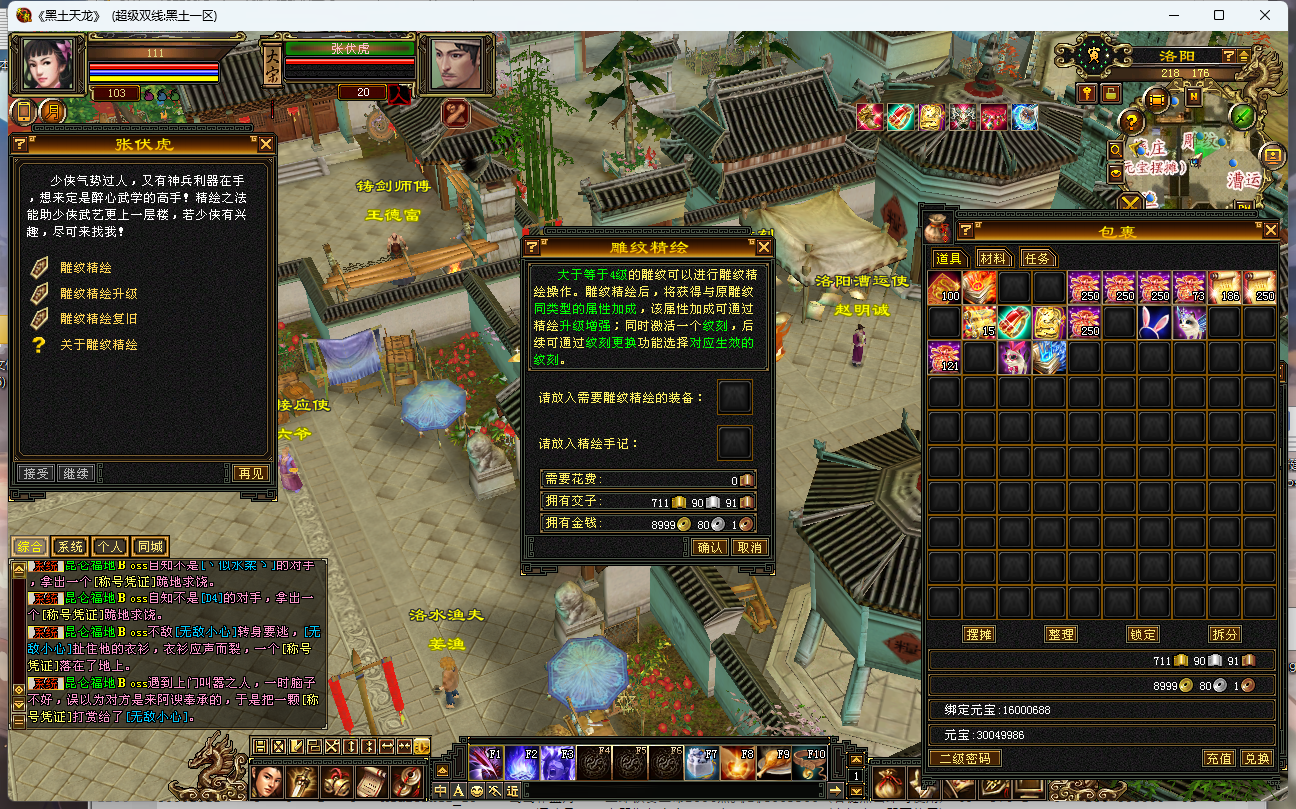Close the 张伏虎 dialogue window
1296x809 pixels.
pyautogui.click(x=266, y=144)
